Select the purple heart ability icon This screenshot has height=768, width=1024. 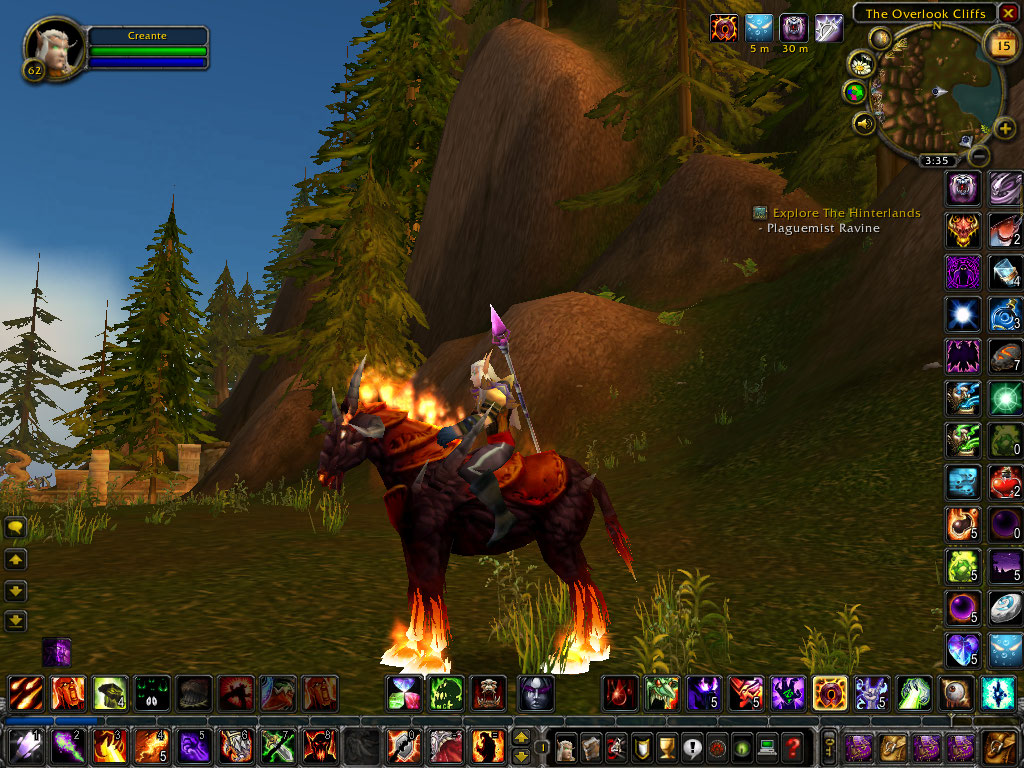[961, 650]
